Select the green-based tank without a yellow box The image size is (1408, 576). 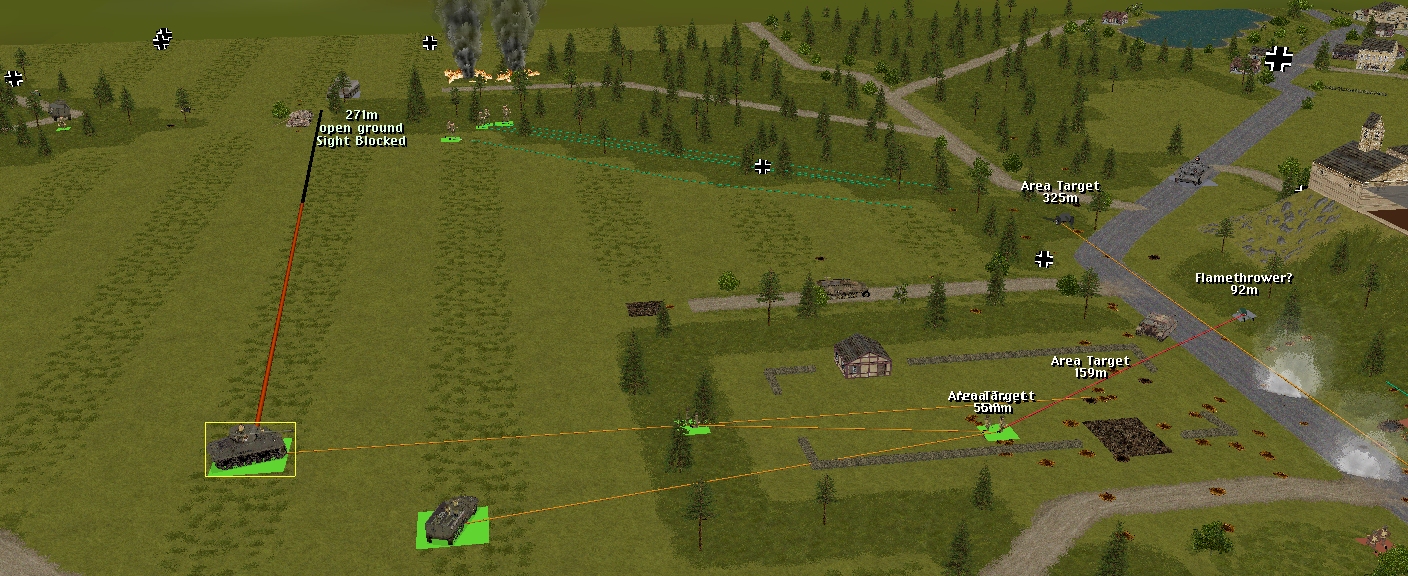click(x=452, y=521)
